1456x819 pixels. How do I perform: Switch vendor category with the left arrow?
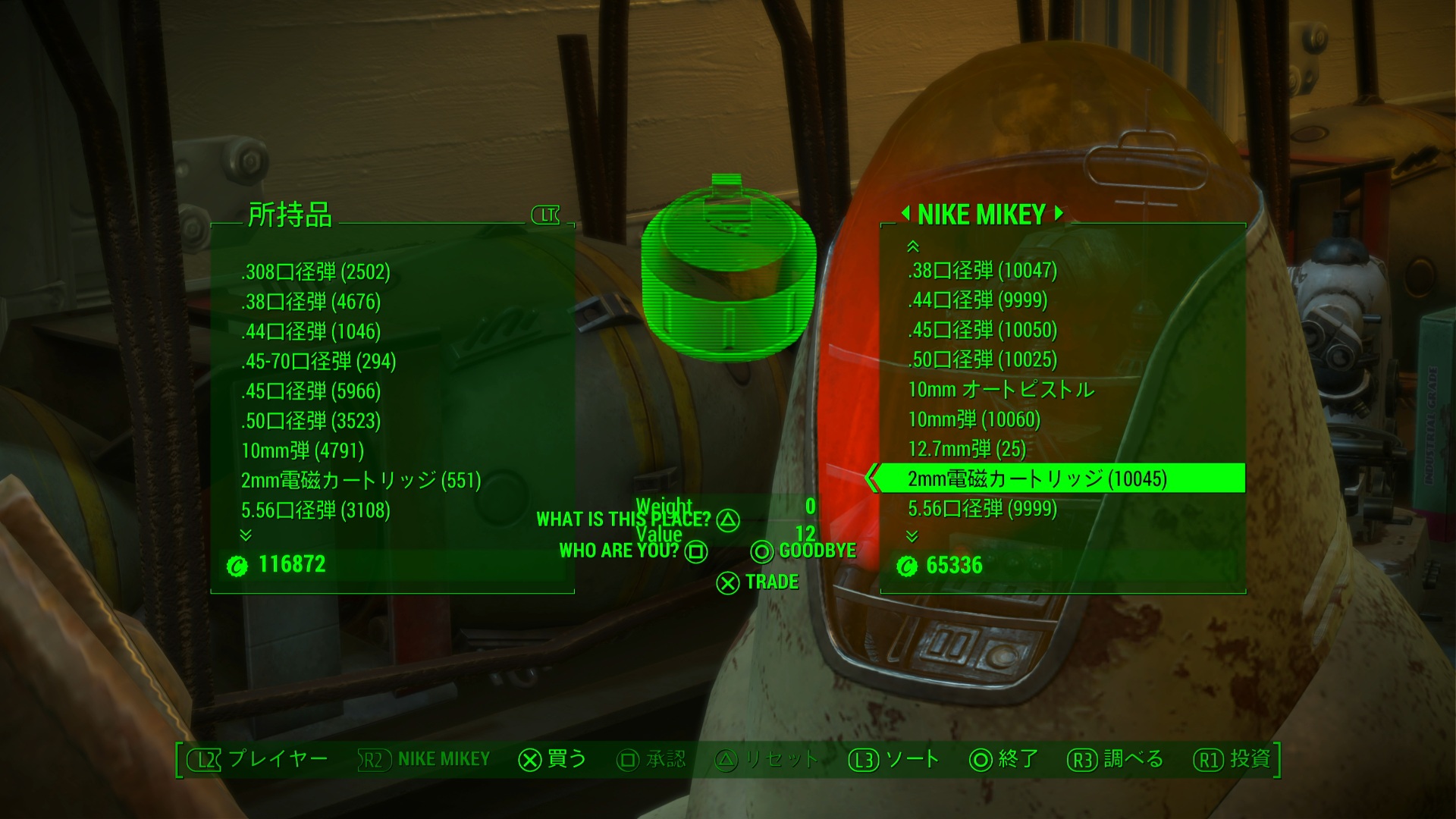[905, 214]
